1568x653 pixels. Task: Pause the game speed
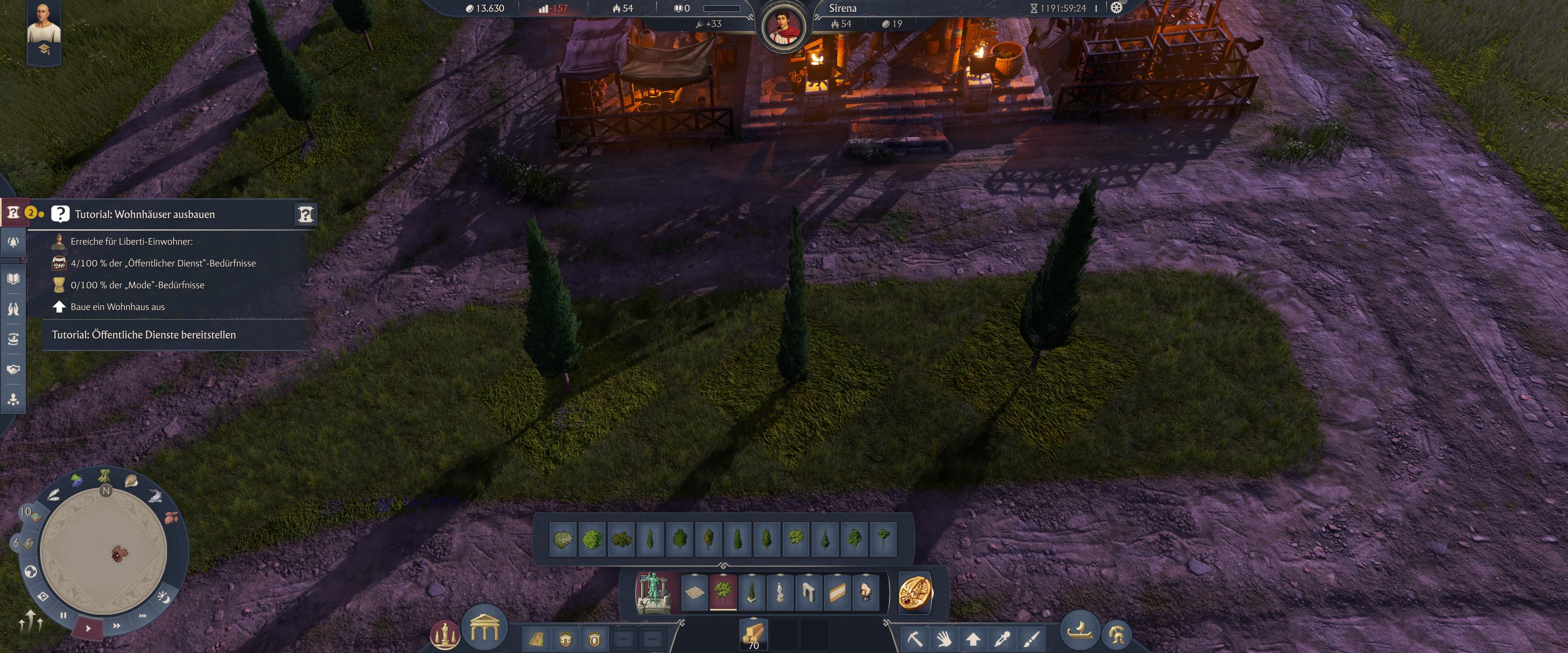63,615
